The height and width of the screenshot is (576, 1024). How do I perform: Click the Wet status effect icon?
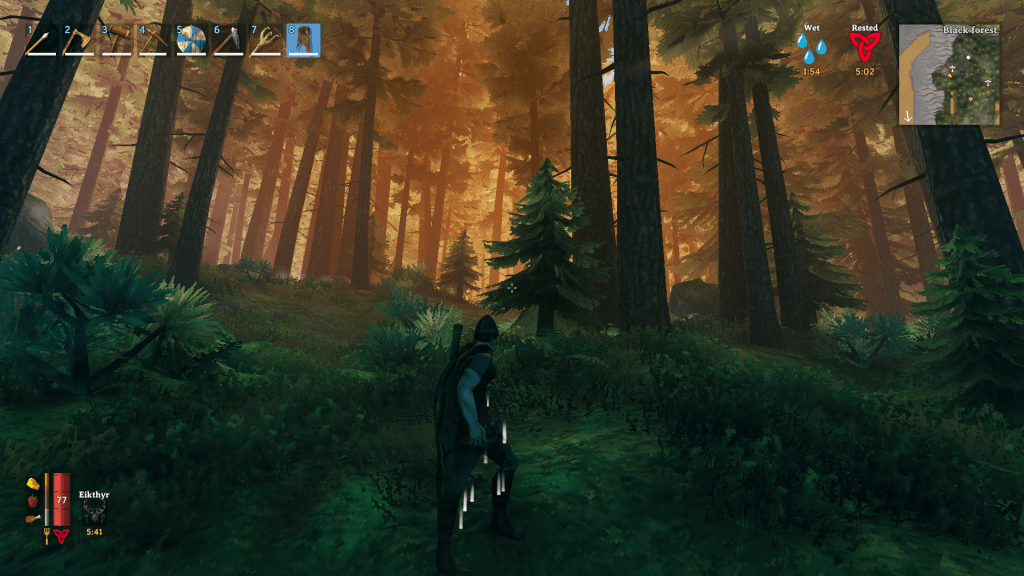pos(811,46)
